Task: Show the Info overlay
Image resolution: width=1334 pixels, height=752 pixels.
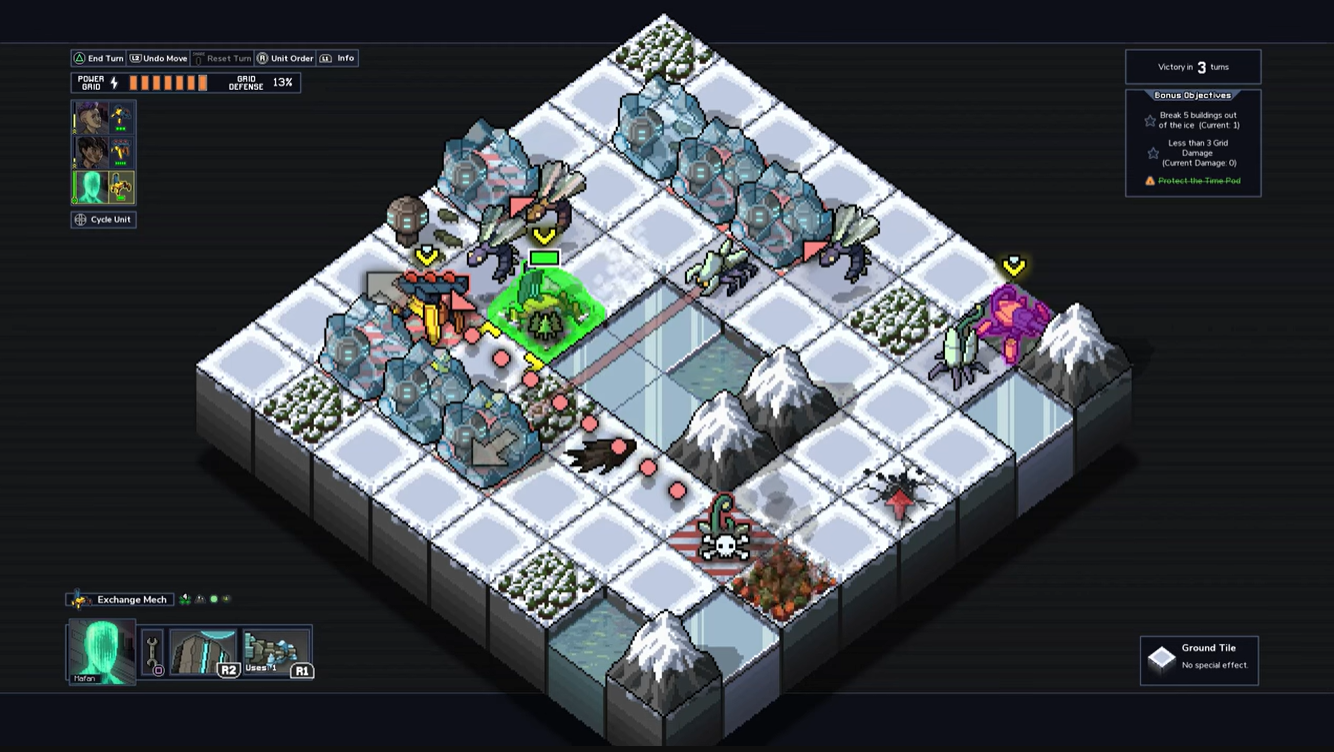Action: [339, 59]
